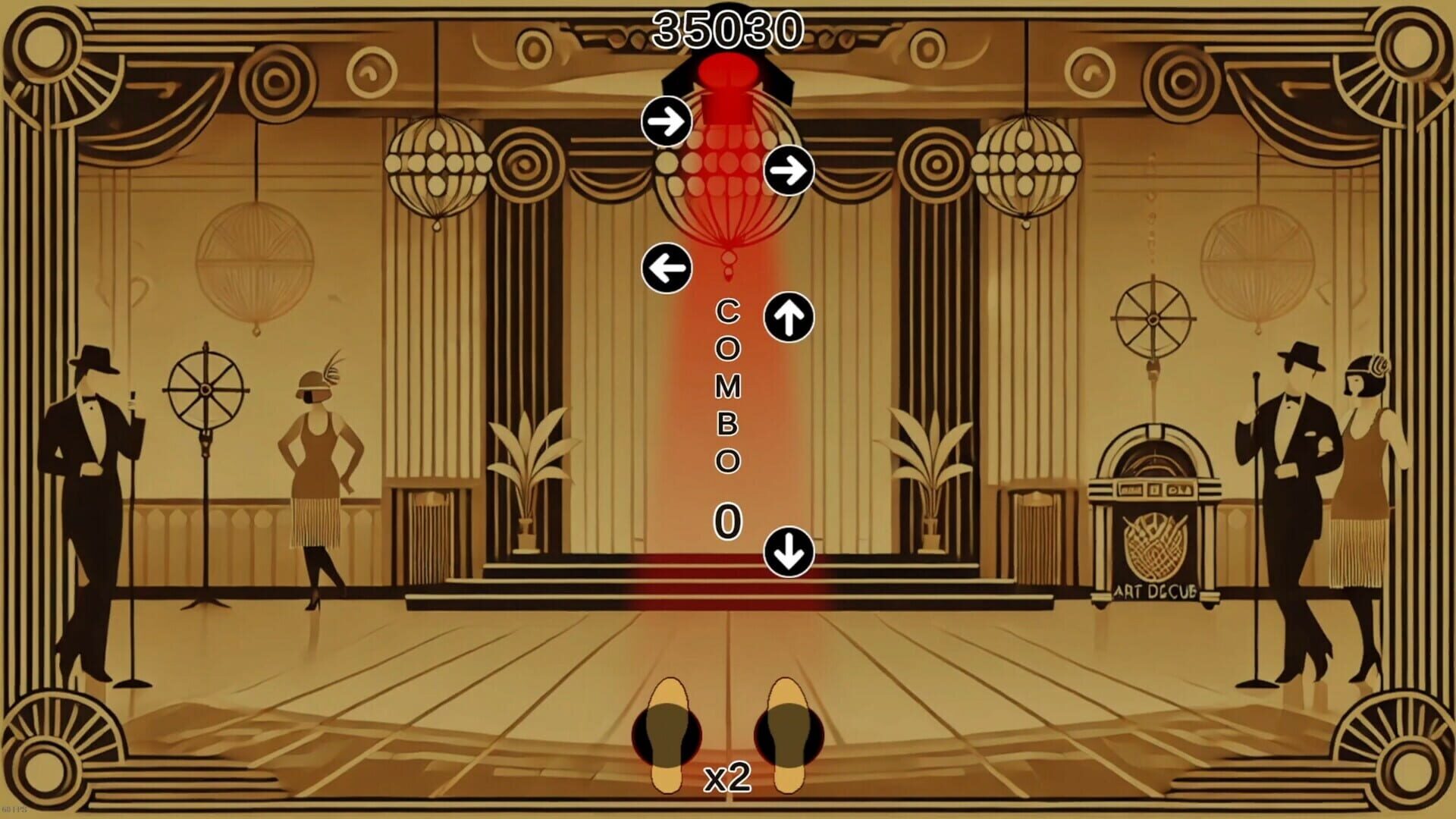Click the topmost right-arrow note

[666, 120]
